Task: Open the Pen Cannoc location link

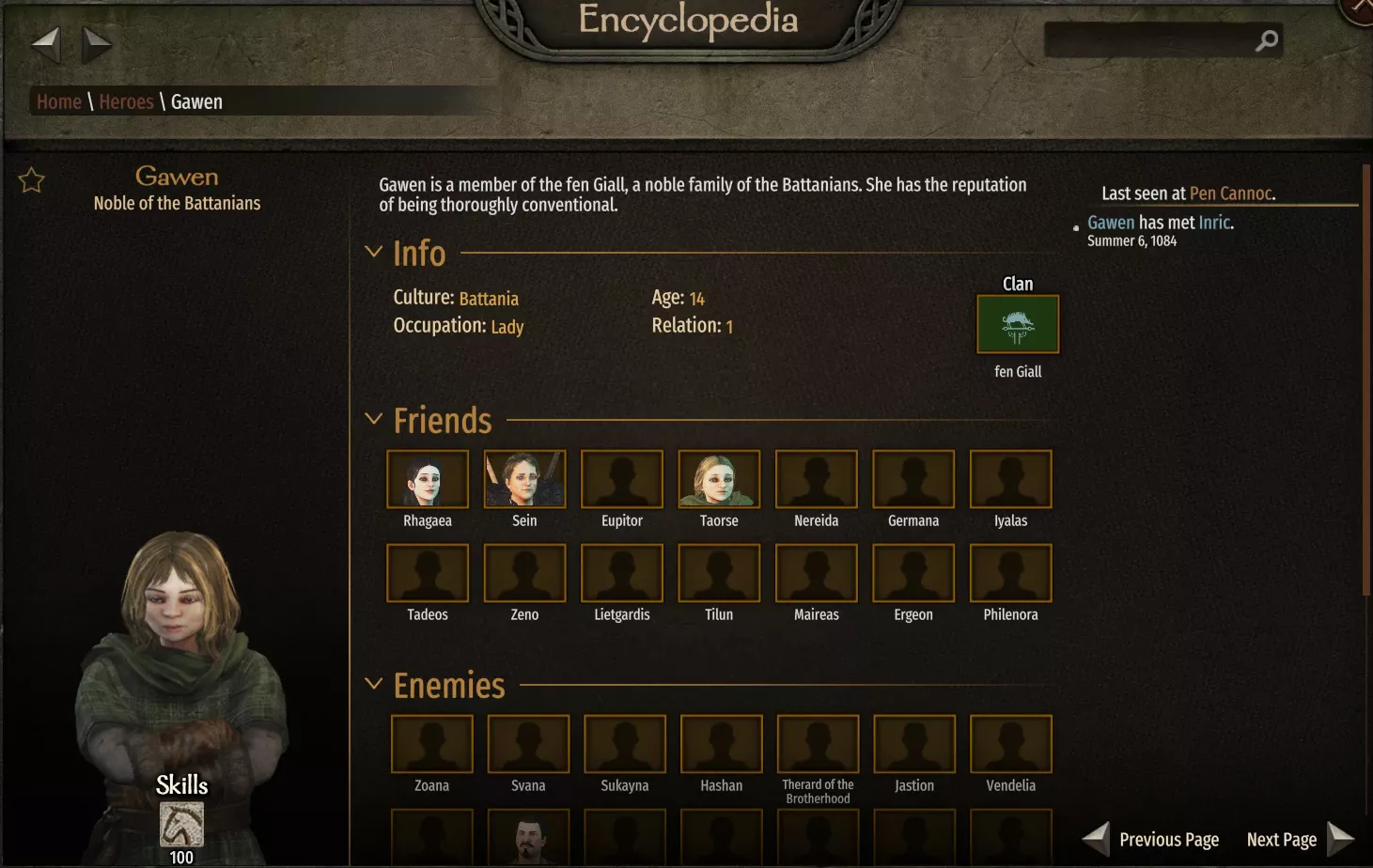Action: (1231, 193)
